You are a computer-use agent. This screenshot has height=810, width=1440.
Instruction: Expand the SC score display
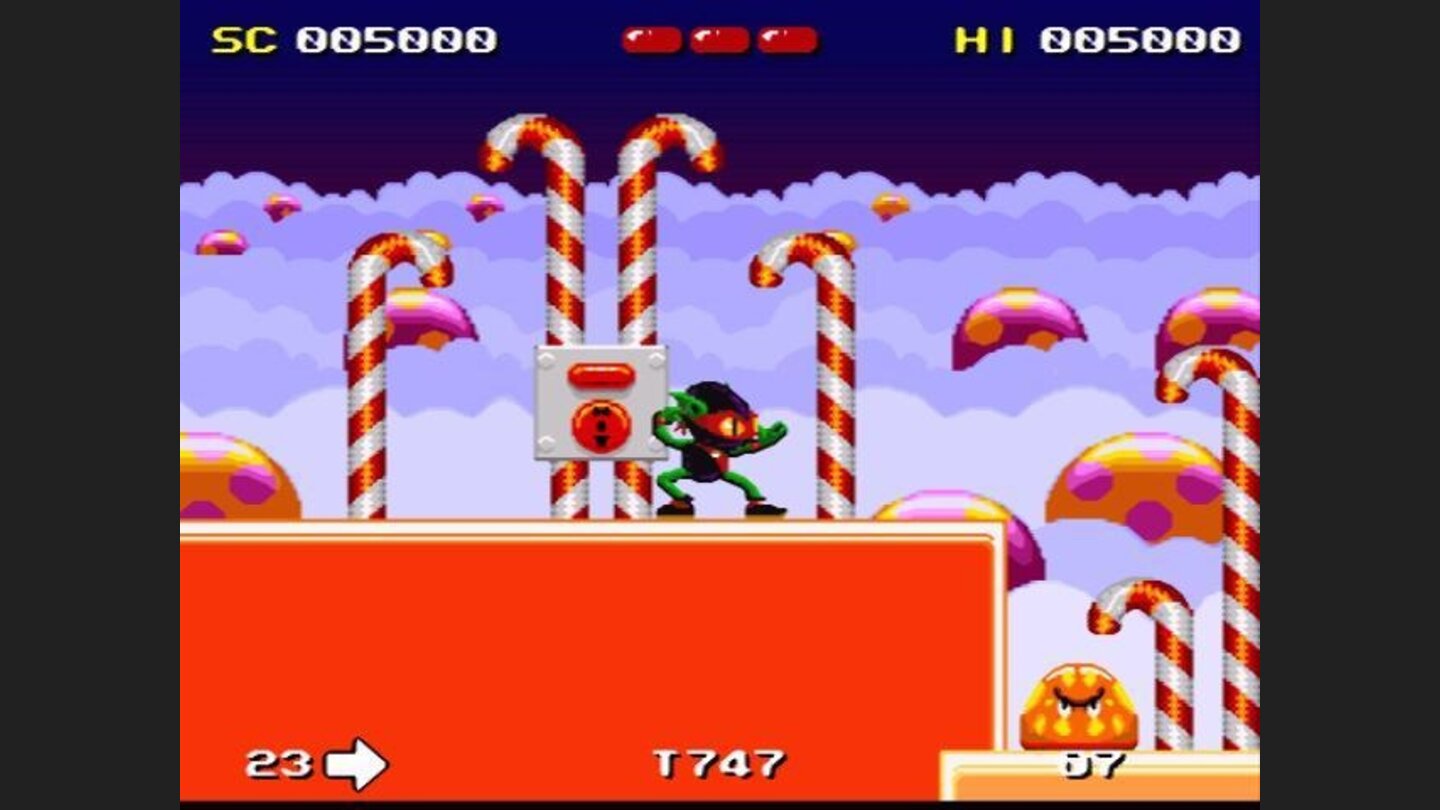coord(400,38)
